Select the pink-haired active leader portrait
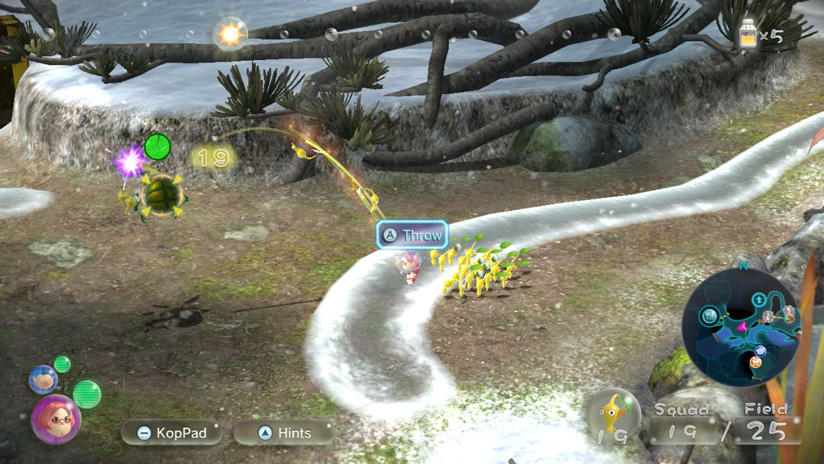The image size is (824, 464). [x=56, y=419]
